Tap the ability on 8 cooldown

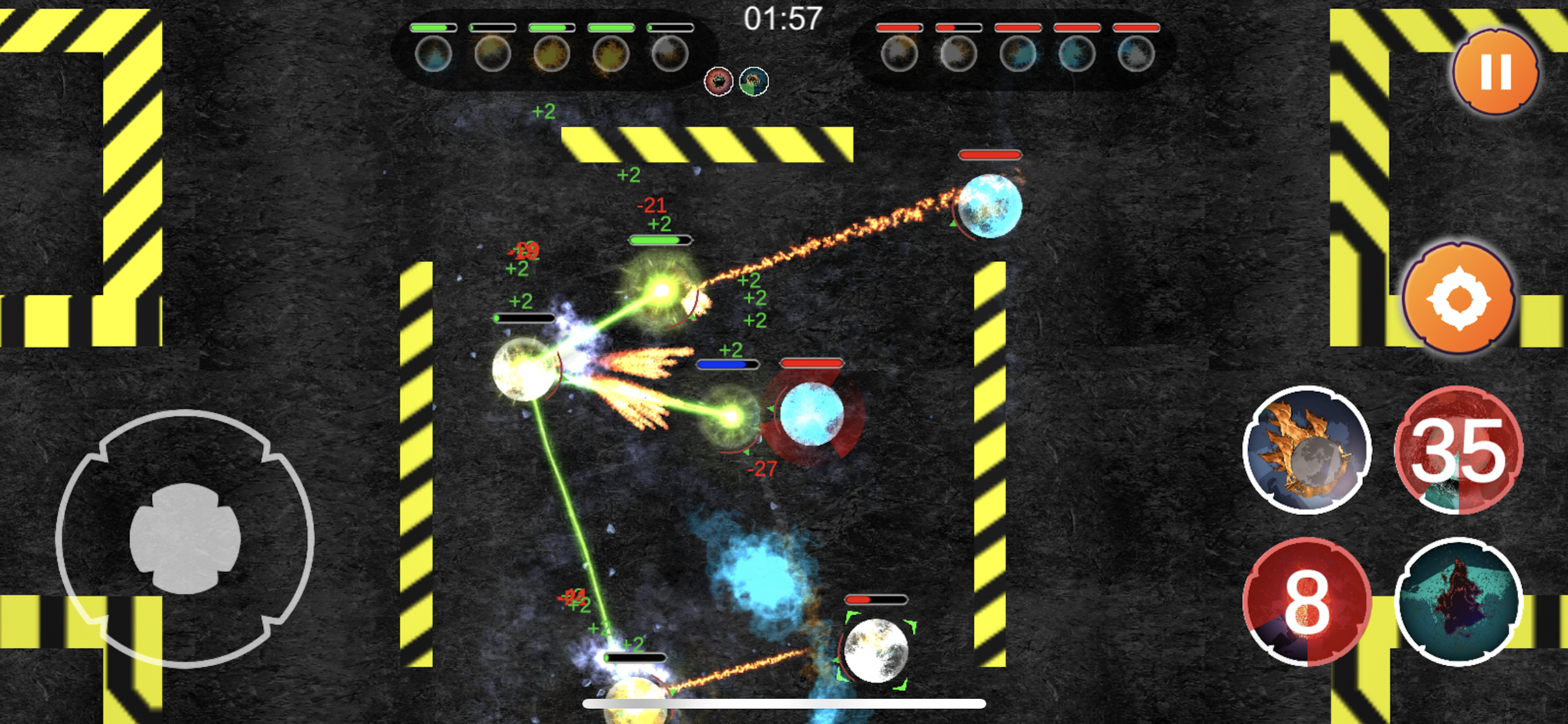[1306, 602]
